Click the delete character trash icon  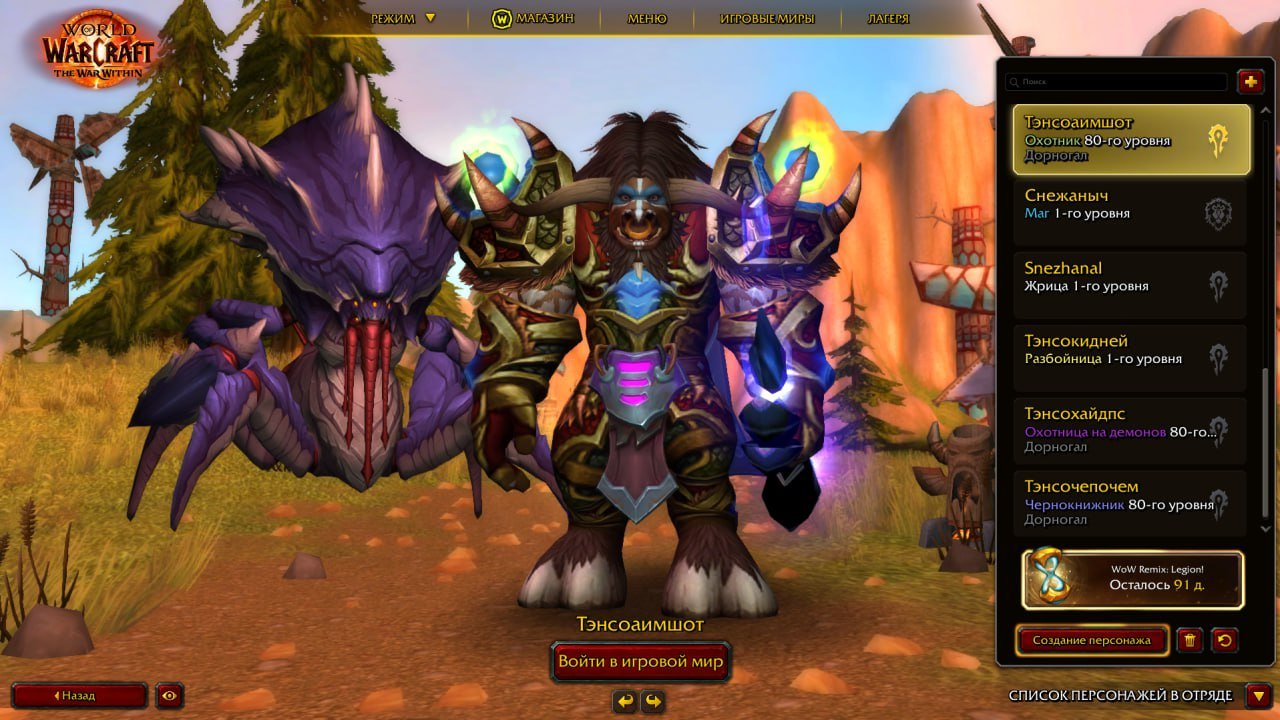(x=1191, y=640)
